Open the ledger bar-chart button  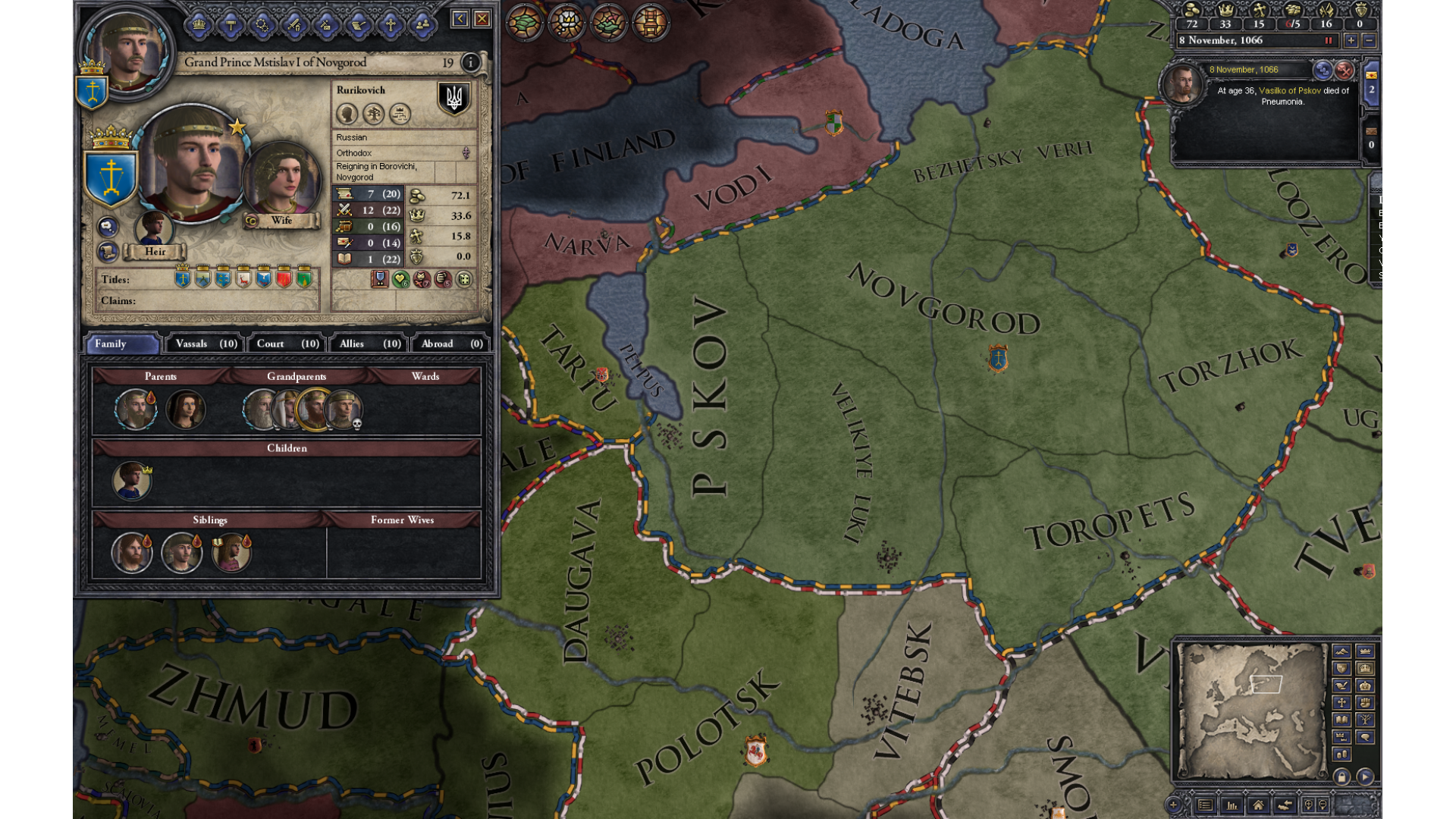point(1232,805)
